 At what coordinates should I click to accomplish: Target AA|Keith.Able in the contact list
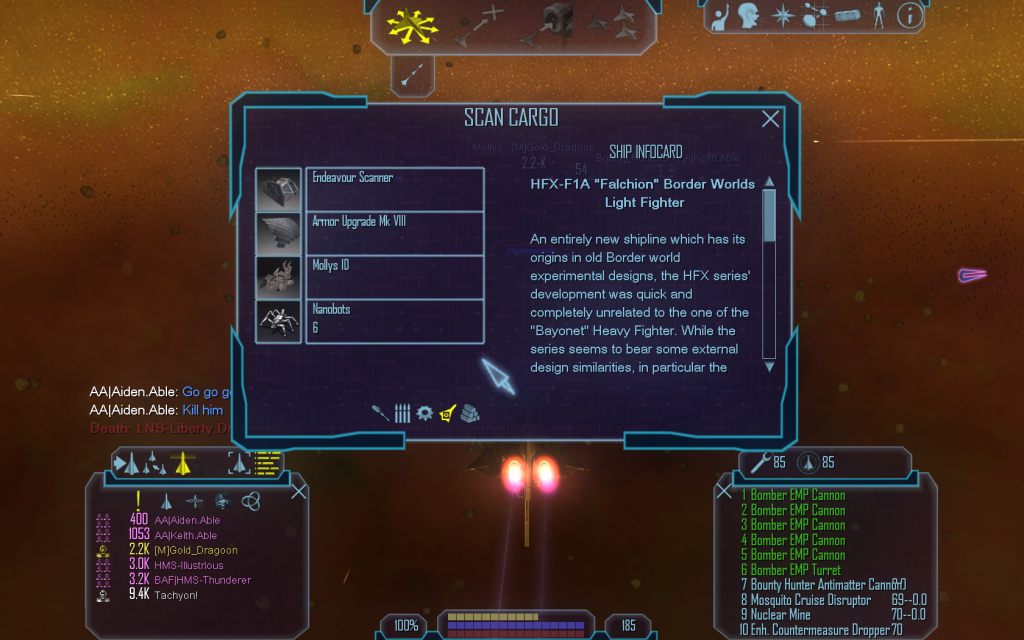coord(186,535)
